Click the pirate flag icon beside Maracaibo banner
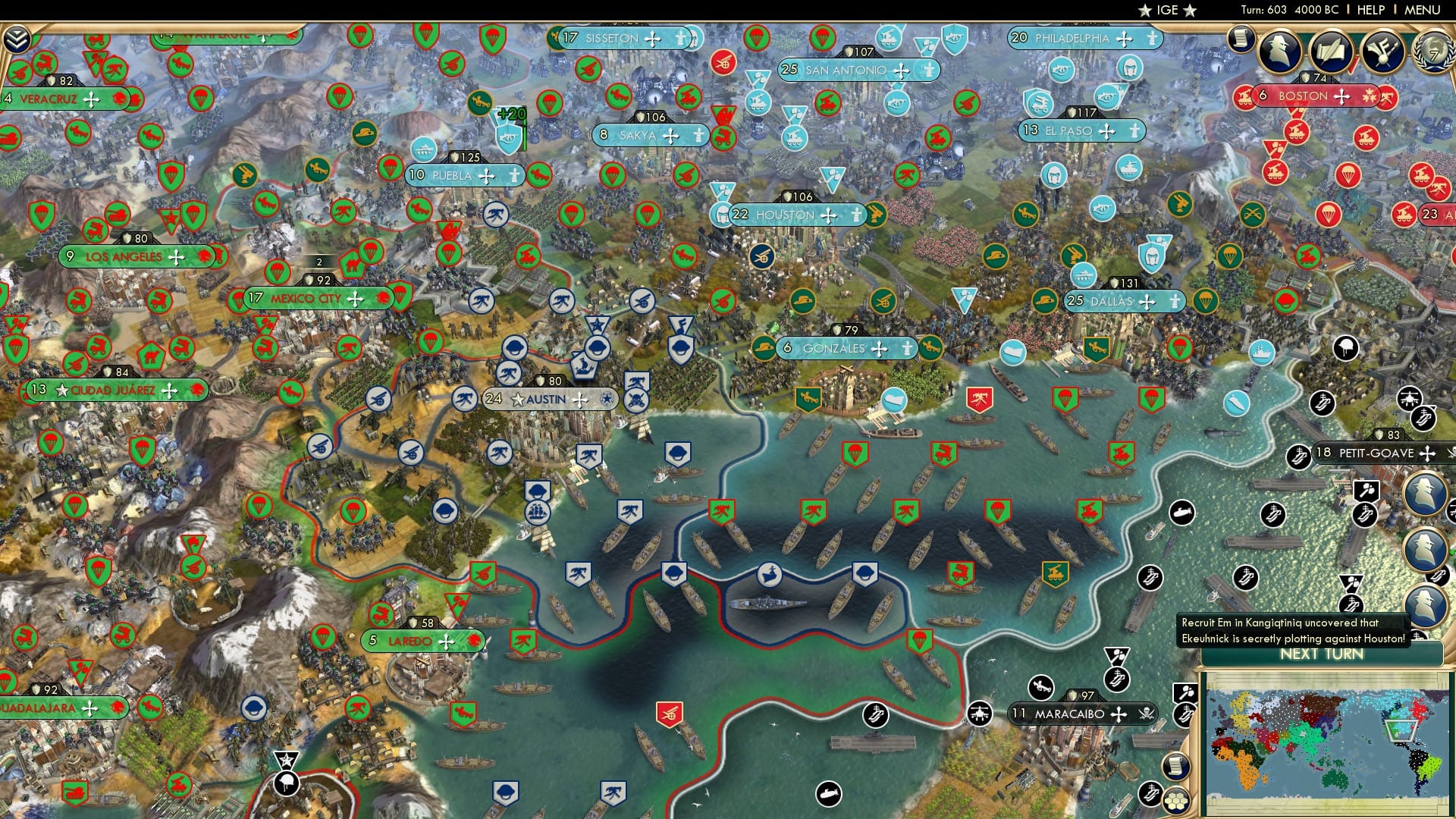 pos(1147,714)
